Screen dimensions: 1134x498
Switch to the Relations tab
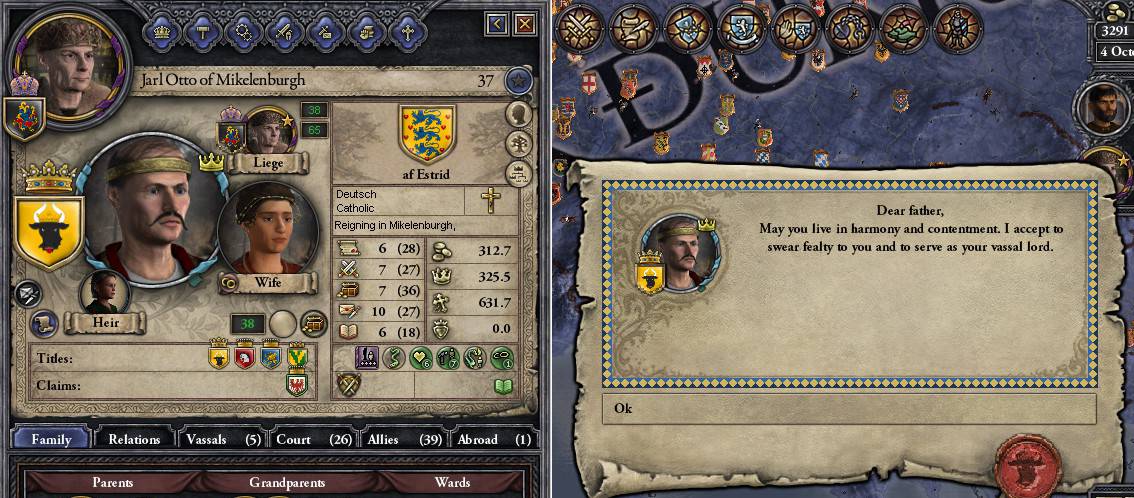pyautogui.click(x=134, y=439)
